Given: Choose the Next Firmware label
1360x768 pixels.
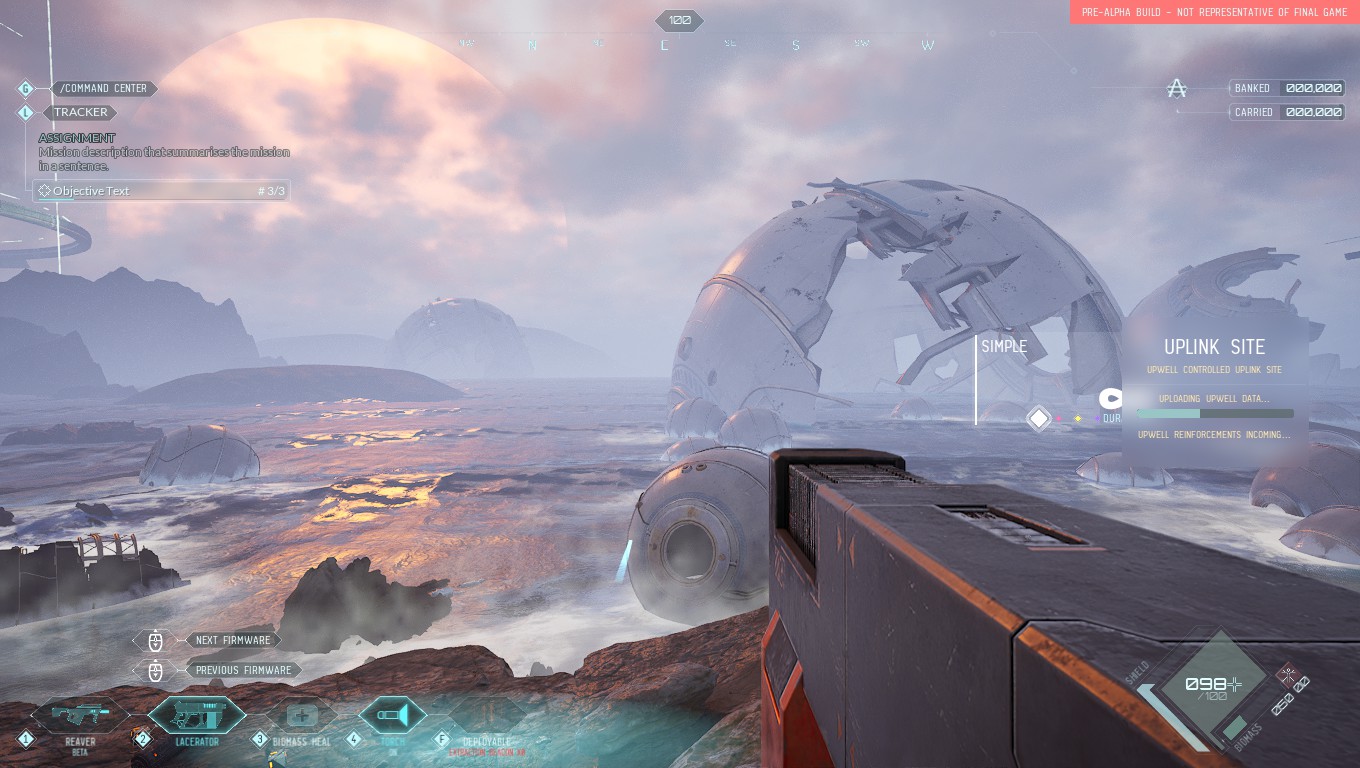Looking at the screenshot, I should pyautogui.click(x=233, y=640).
